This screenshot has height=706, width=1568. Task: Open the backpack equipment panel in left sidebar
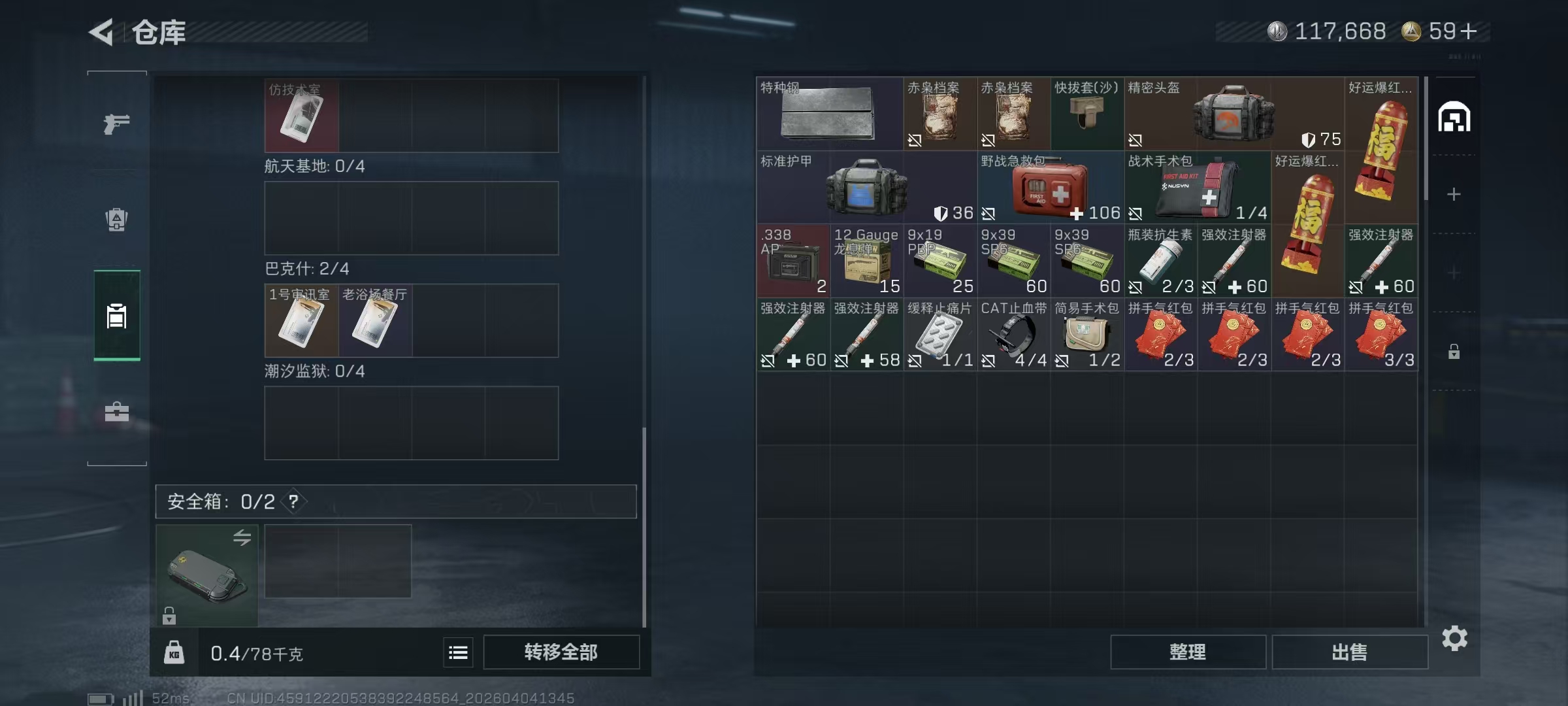pos(116,219)
